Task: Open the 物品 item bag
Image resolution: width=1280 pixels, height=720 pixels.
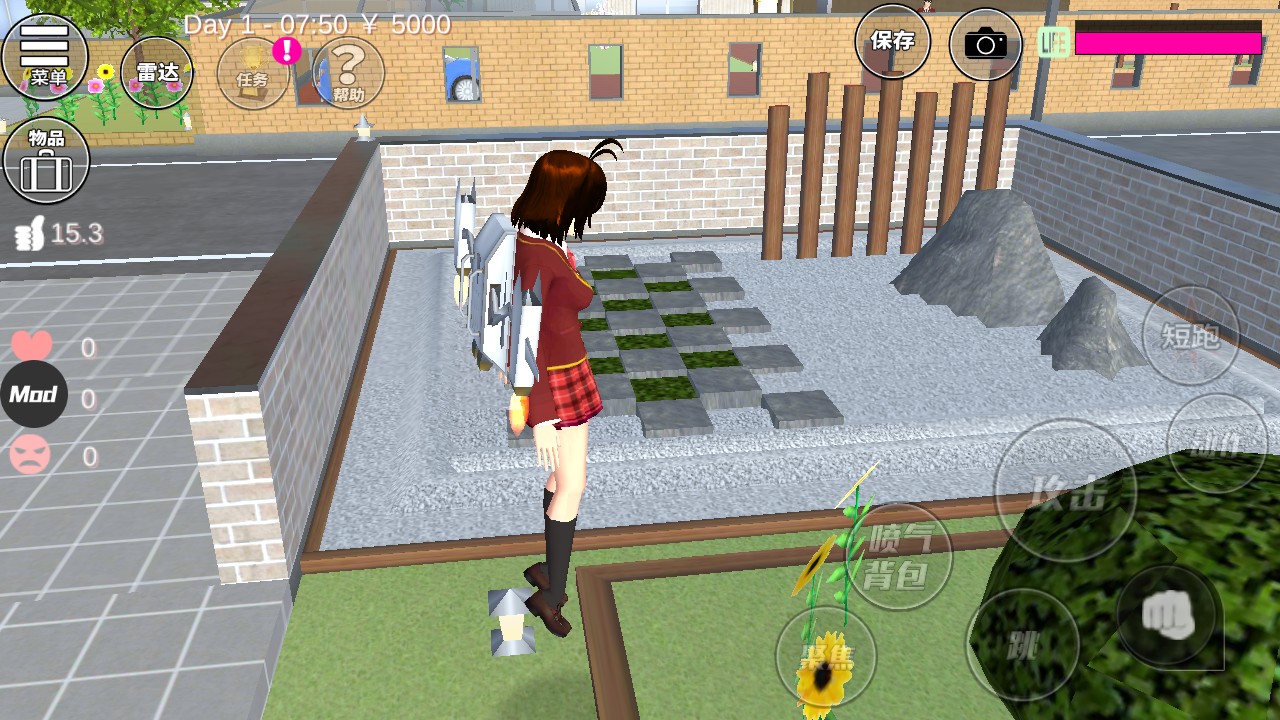Action: (x=46, y=160)
